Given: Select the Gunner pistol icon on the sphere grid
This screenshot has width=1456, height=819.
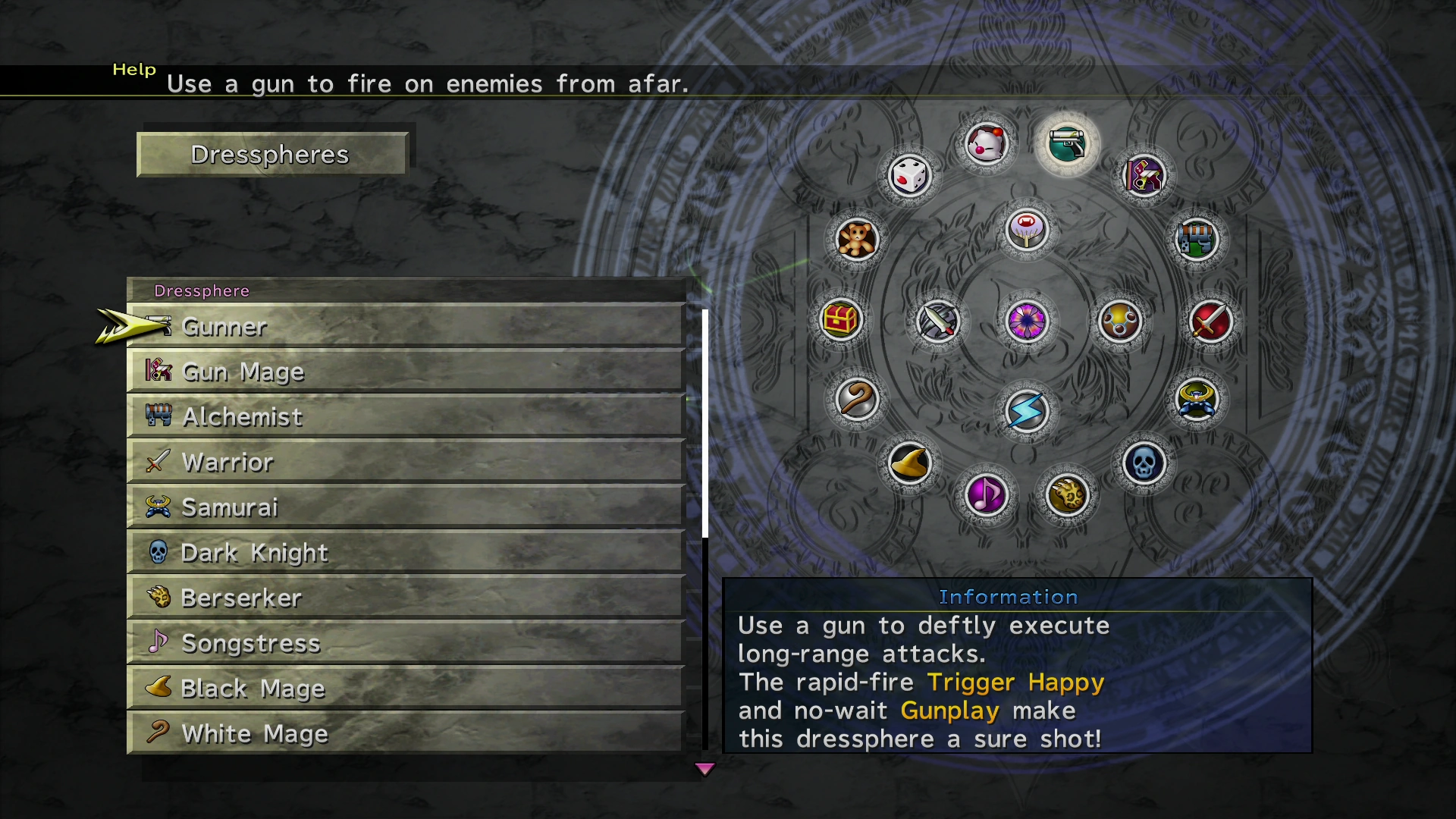Looking at the screenshot, I should pos(1069,144).
